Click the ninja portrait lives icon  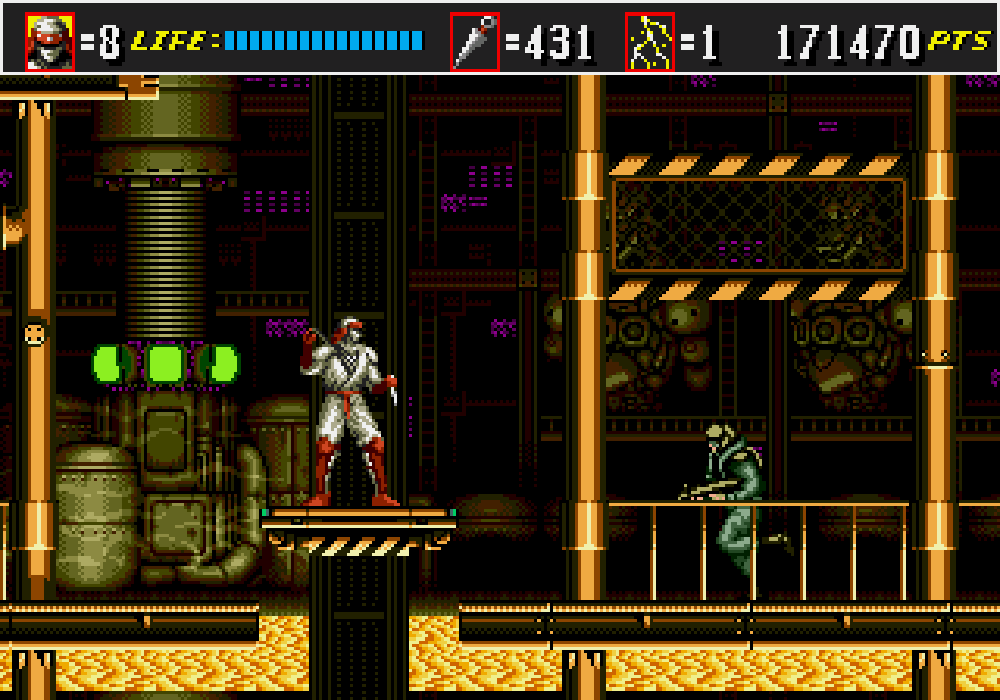pyautogui.click(x=50, y=42)
